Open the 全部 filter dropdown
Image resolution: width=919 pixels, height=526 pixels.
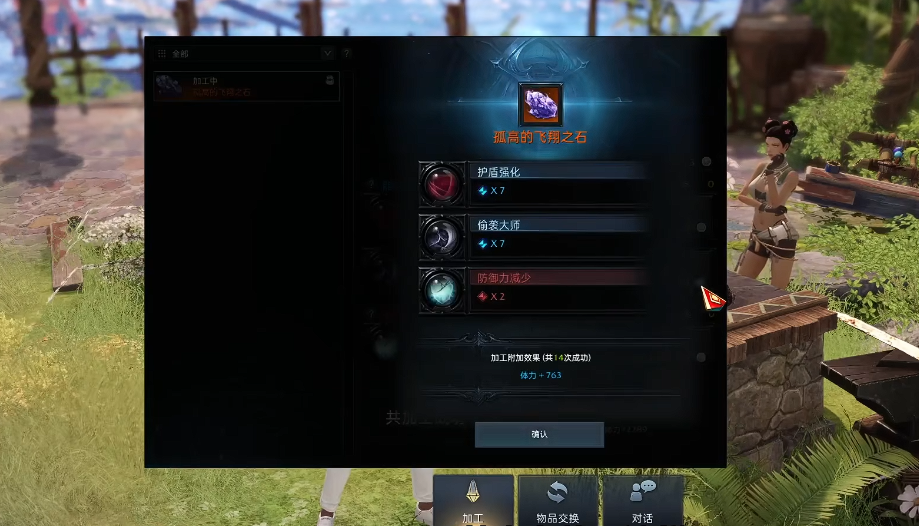click(327, 53)
